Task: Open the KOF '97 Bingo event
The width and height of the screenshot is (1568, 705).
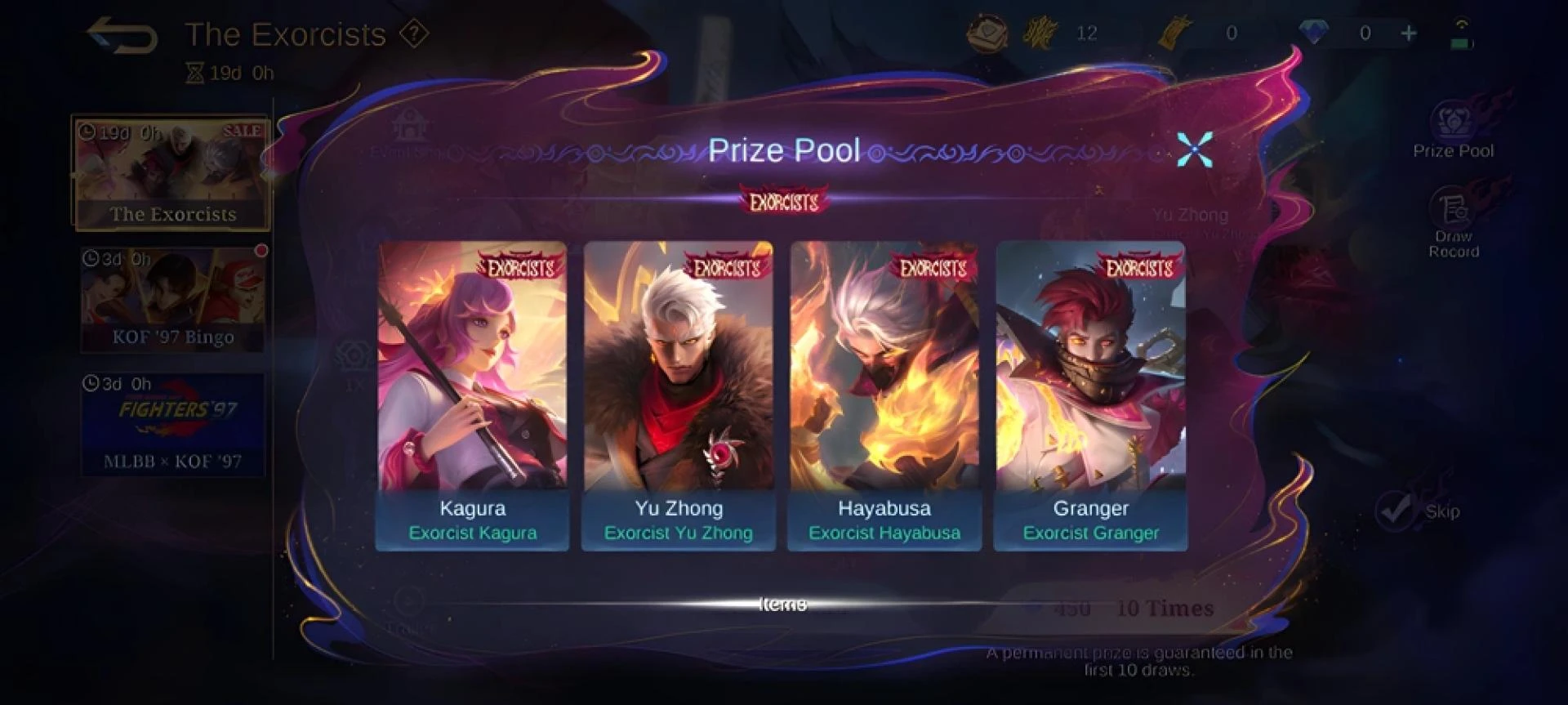Action: click(172, 300)
